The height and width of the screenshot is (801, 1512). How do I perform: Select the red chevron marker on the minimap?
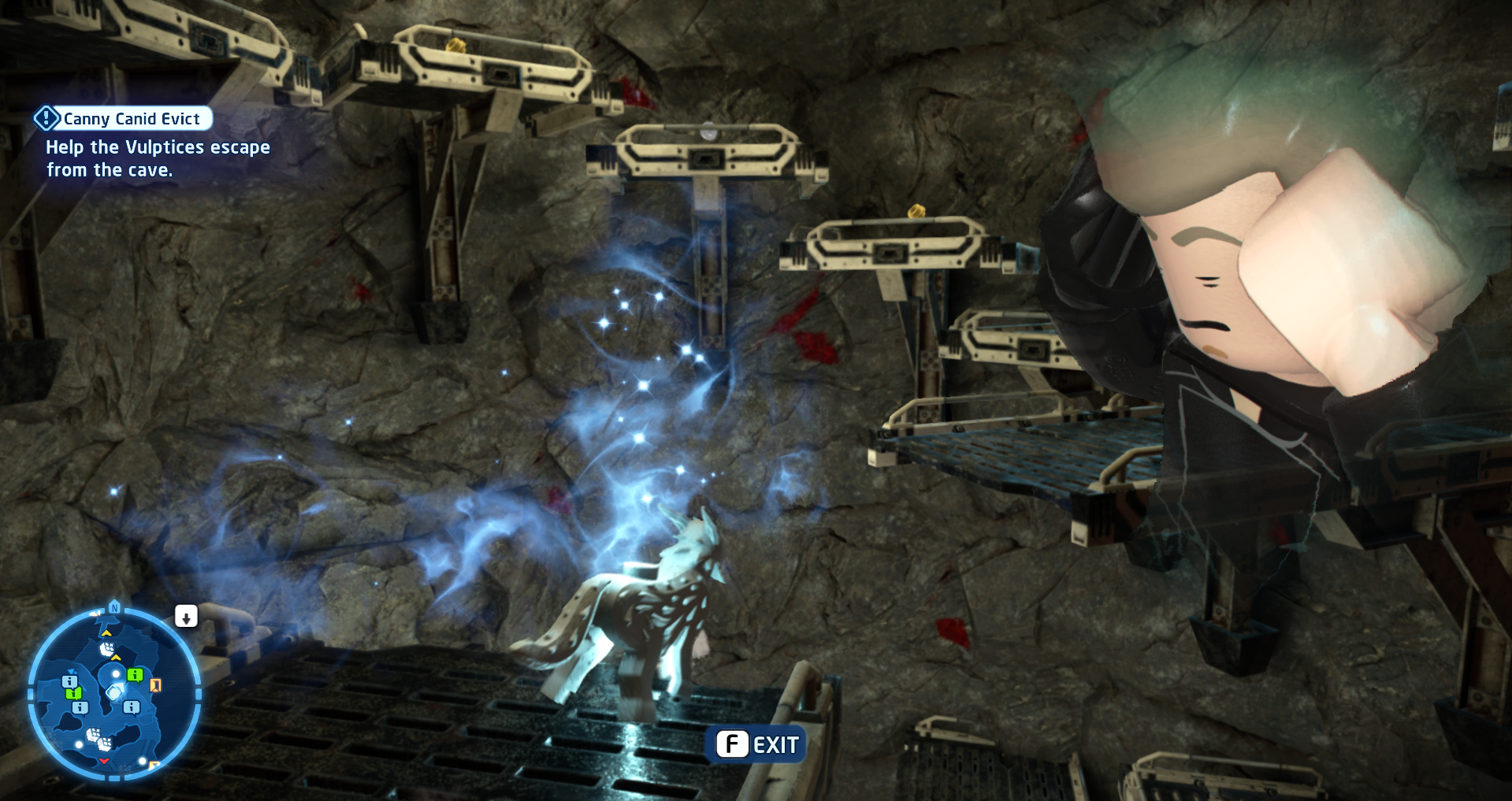coord(104,761)
